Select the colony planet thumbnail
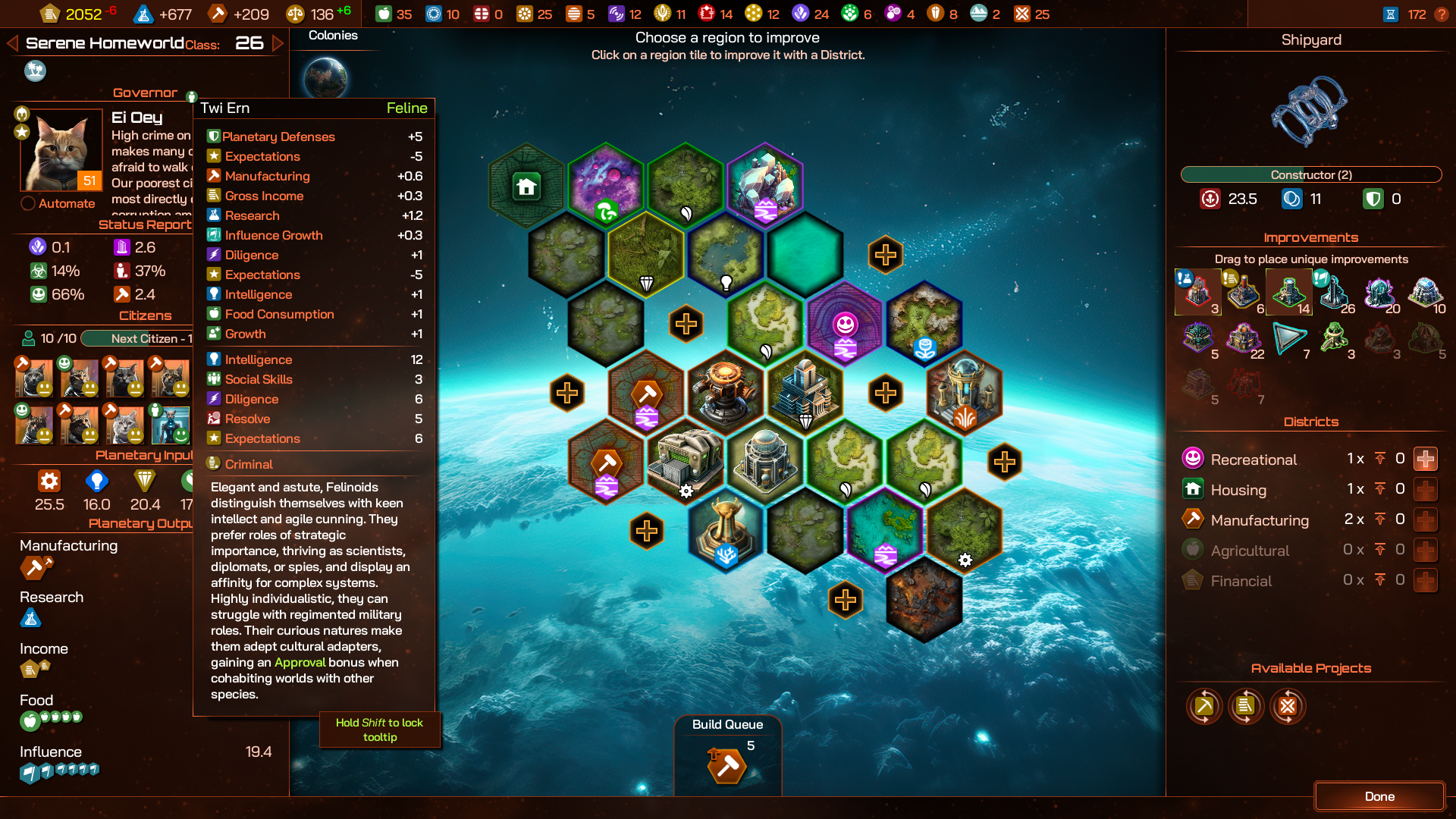The image size is (1456, 819). click(325, 77)
